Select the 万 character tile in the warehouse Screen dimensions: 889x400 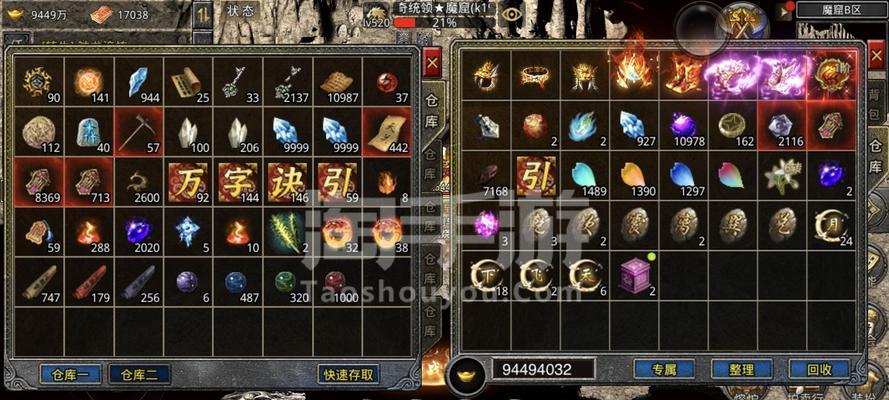[188, 181]
